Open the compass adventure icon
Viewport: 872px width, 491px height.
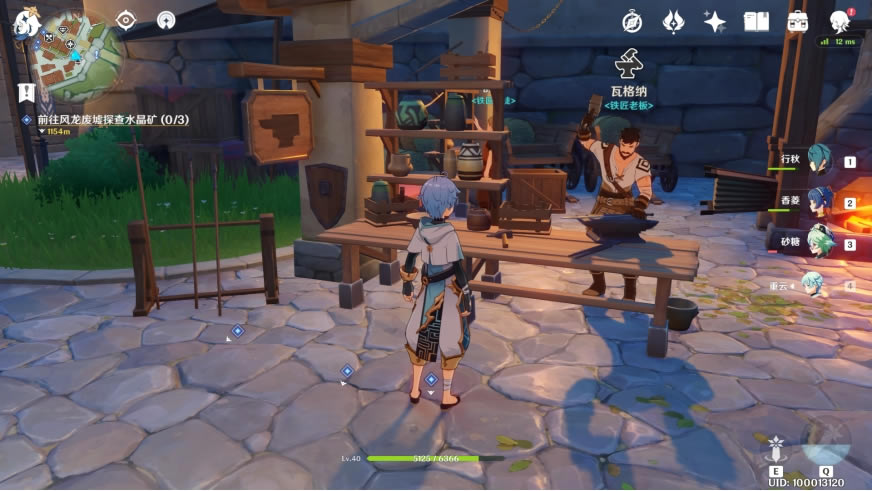pyautogui.click(x=632, y=22)
